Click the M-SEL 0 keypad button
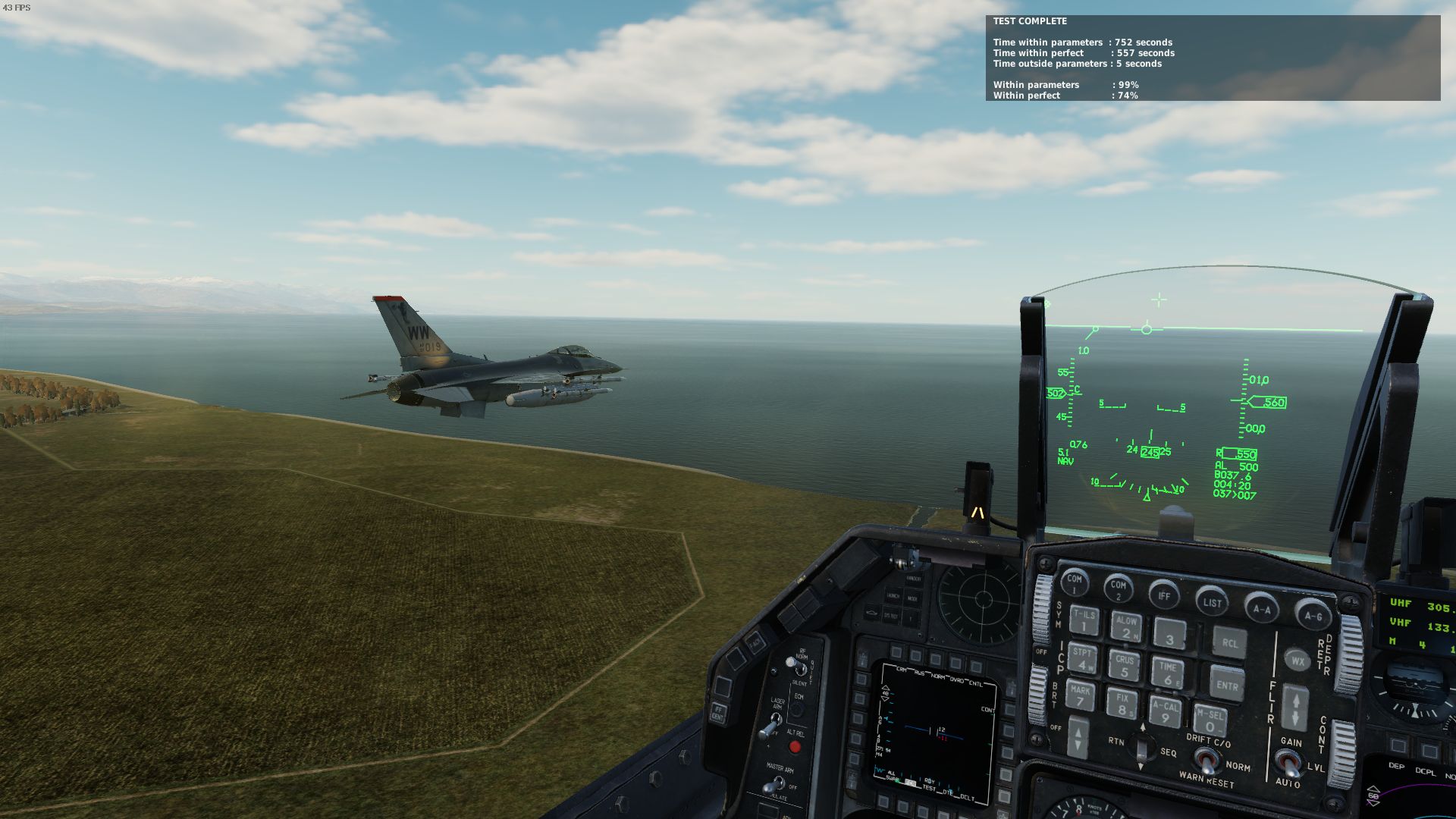Viewport: 1456px width, 819px height. coord(1210,720)
